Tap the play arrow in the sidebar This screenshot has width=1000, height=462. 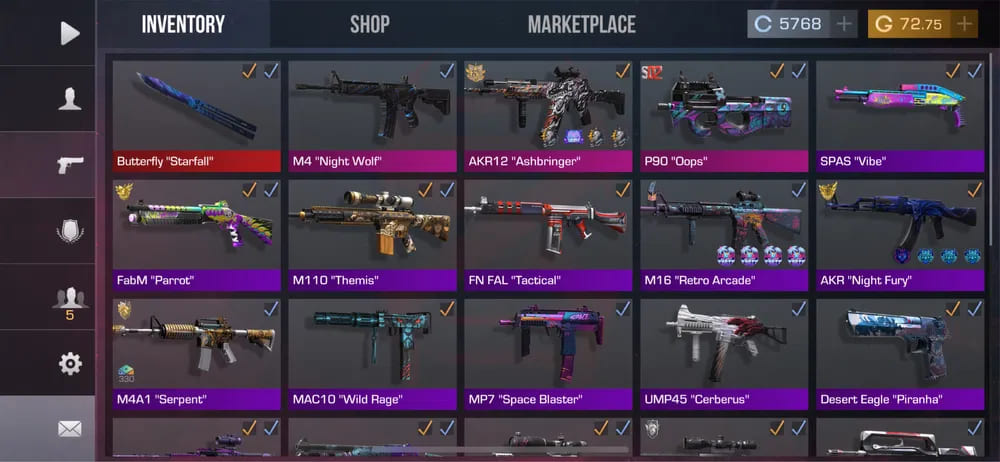(69, 33)
